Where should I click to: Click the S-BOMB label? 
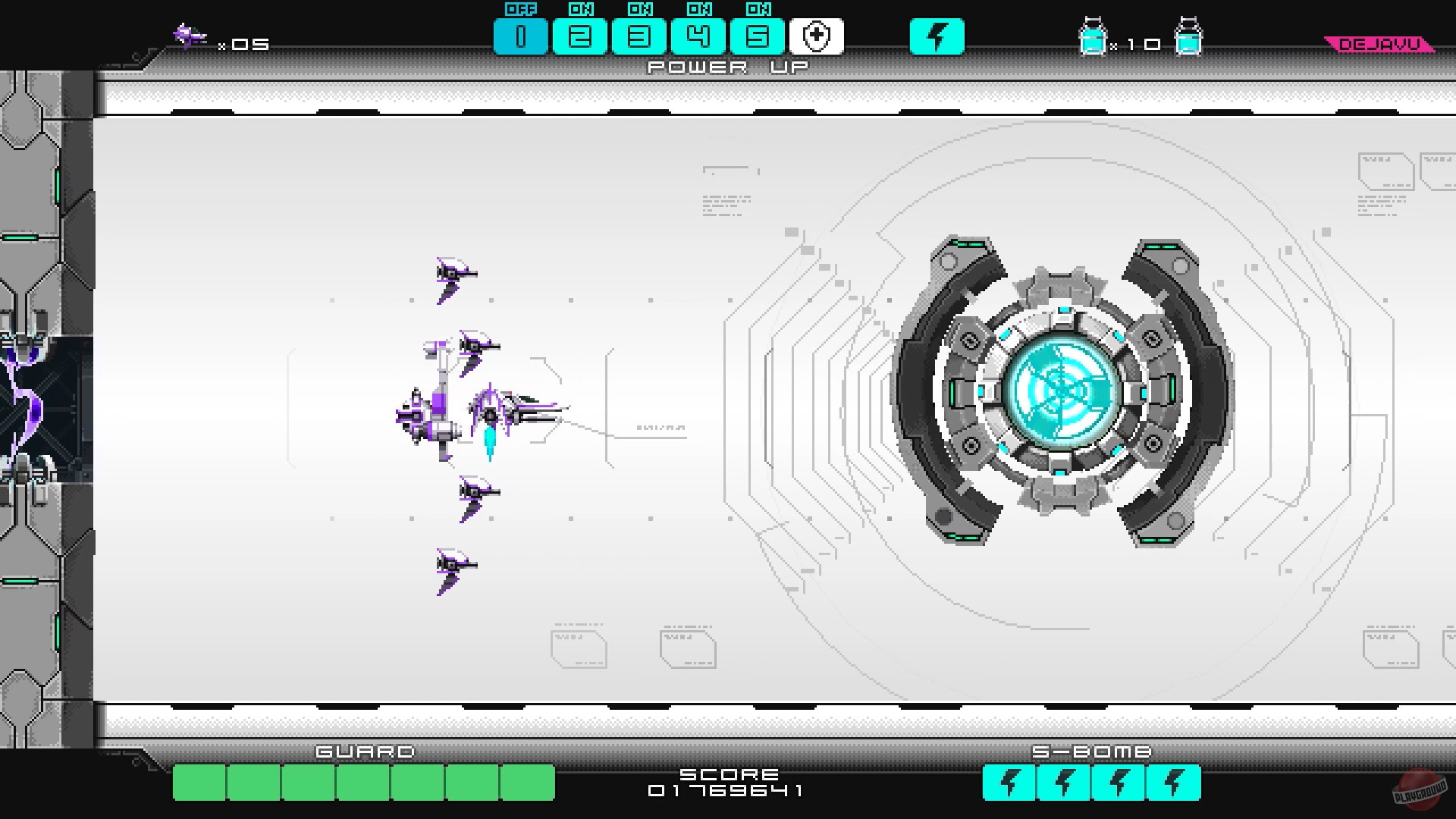[x=1092, y=752]
